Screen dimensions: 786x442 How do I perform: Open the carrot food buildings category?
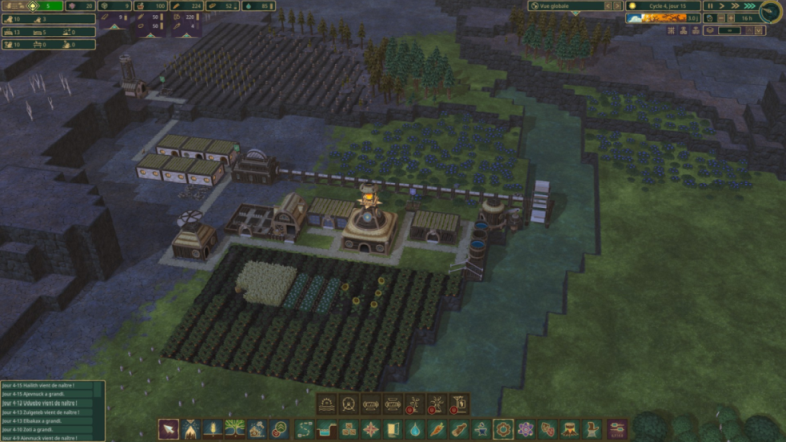(437, 430)
